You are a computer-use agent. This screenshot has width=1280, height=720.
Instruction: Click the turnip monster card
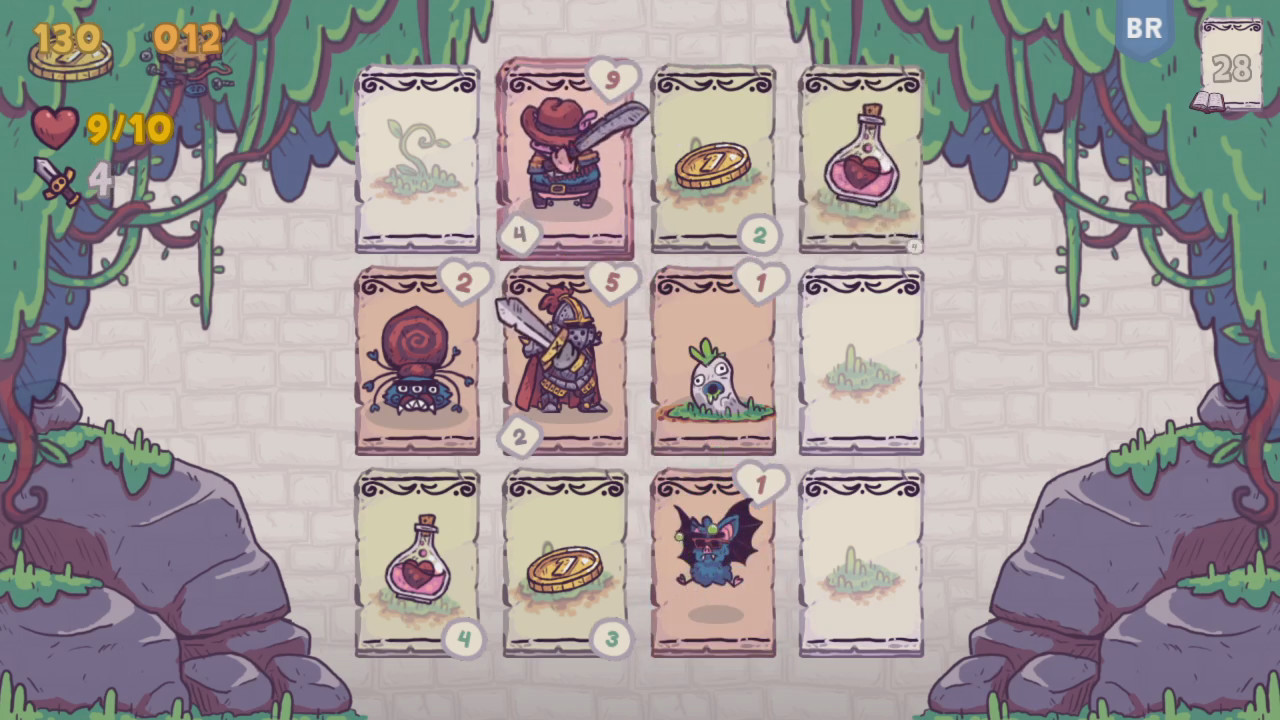click(713, 360)
